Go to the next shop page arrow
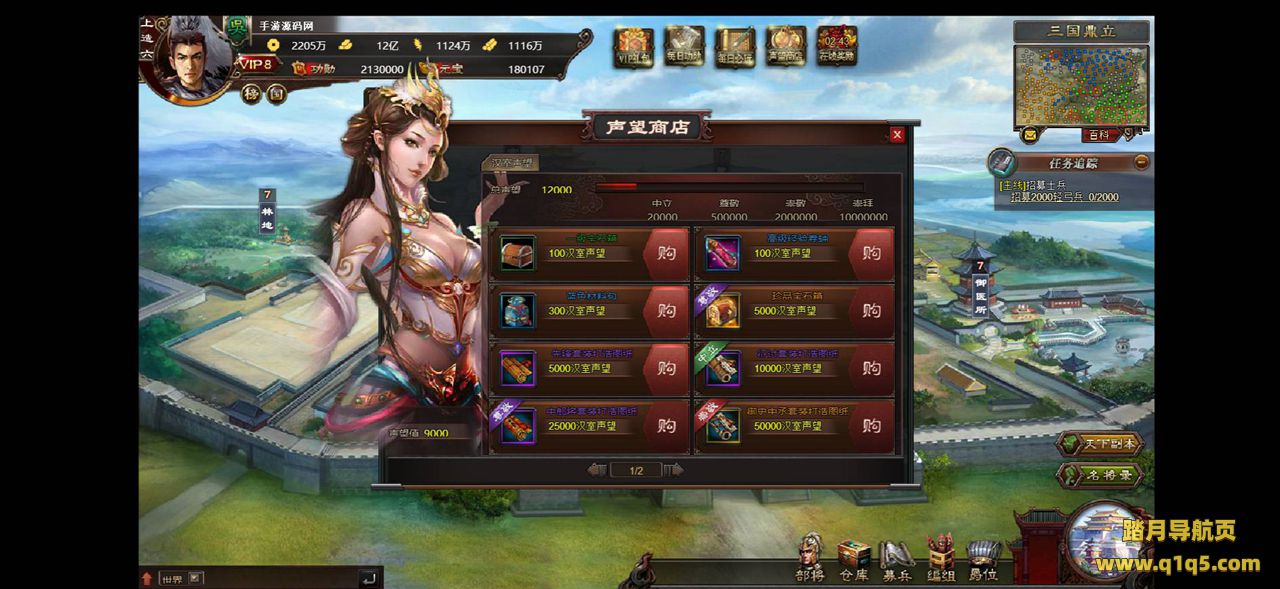This screenshot has width=1280, height=589. pyautogui.click(x=674, y=470)
